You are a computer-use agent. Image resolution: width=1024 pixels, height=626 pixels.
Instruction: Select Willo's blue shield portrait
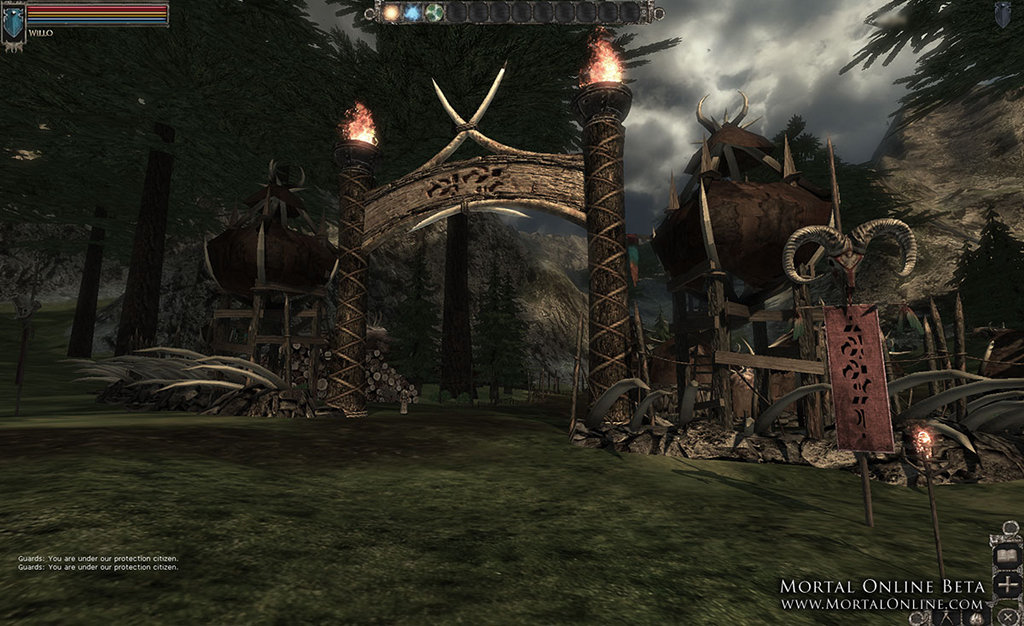pyautogui.click(x=13, y=22)
